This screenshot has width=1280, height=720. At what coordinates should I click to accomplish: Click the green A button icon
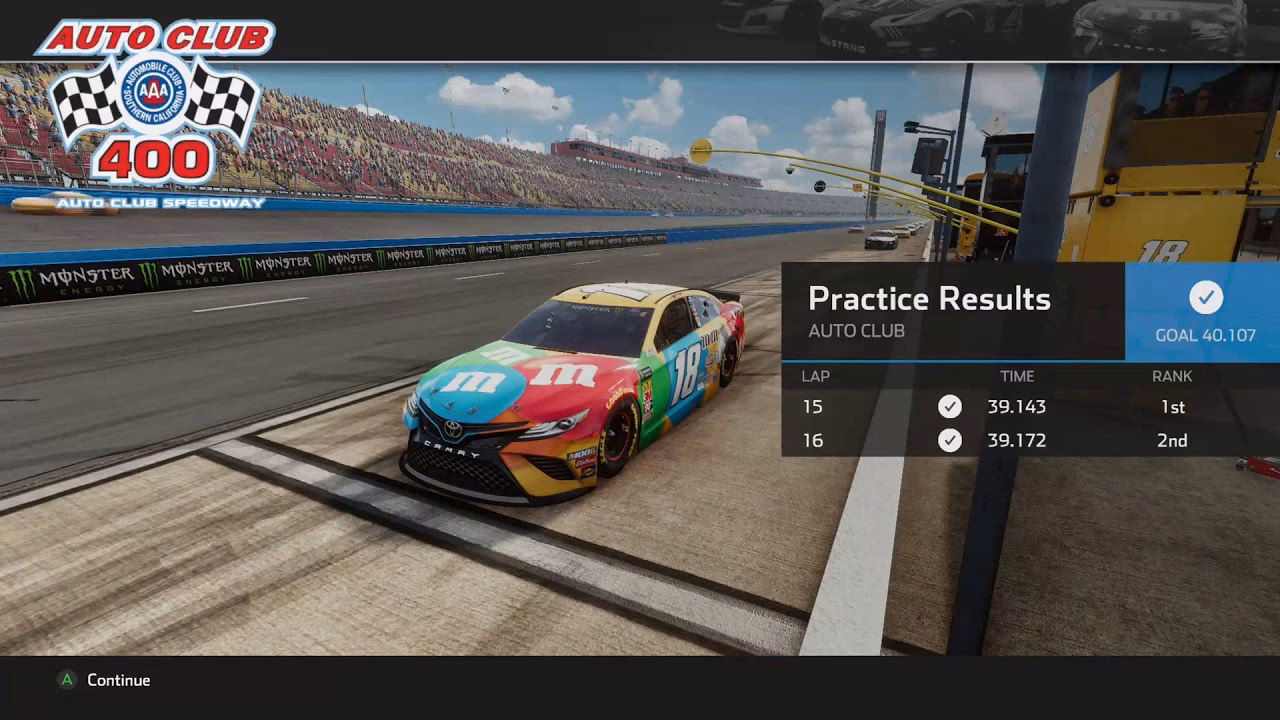coord(66,680)
